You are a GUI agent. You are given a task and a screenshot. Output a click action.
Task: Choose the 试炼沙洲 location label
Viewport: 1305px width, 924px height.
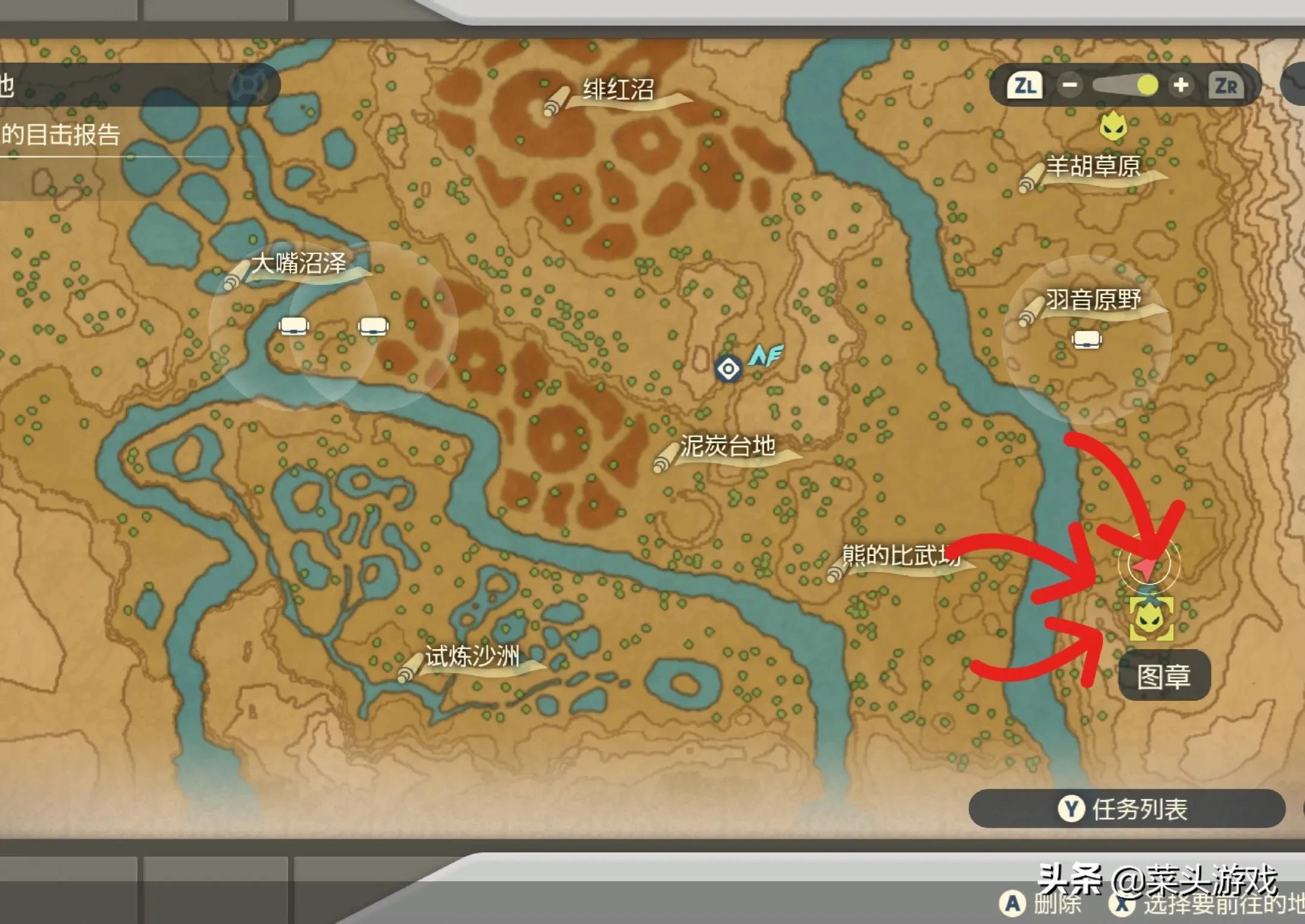click(x=472, y=656)
